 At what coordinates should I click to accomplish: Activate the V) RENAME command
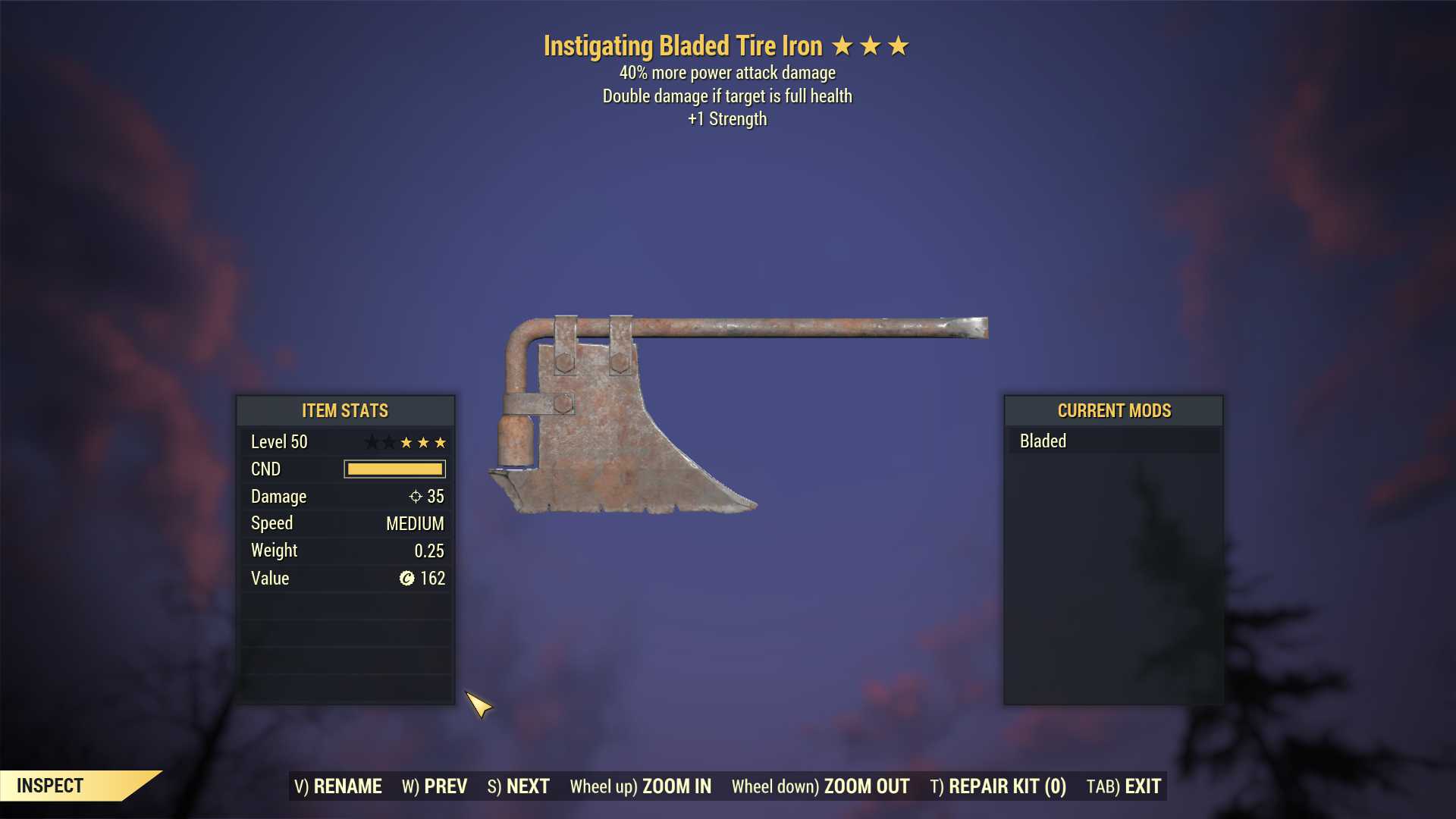click(339, 786)
